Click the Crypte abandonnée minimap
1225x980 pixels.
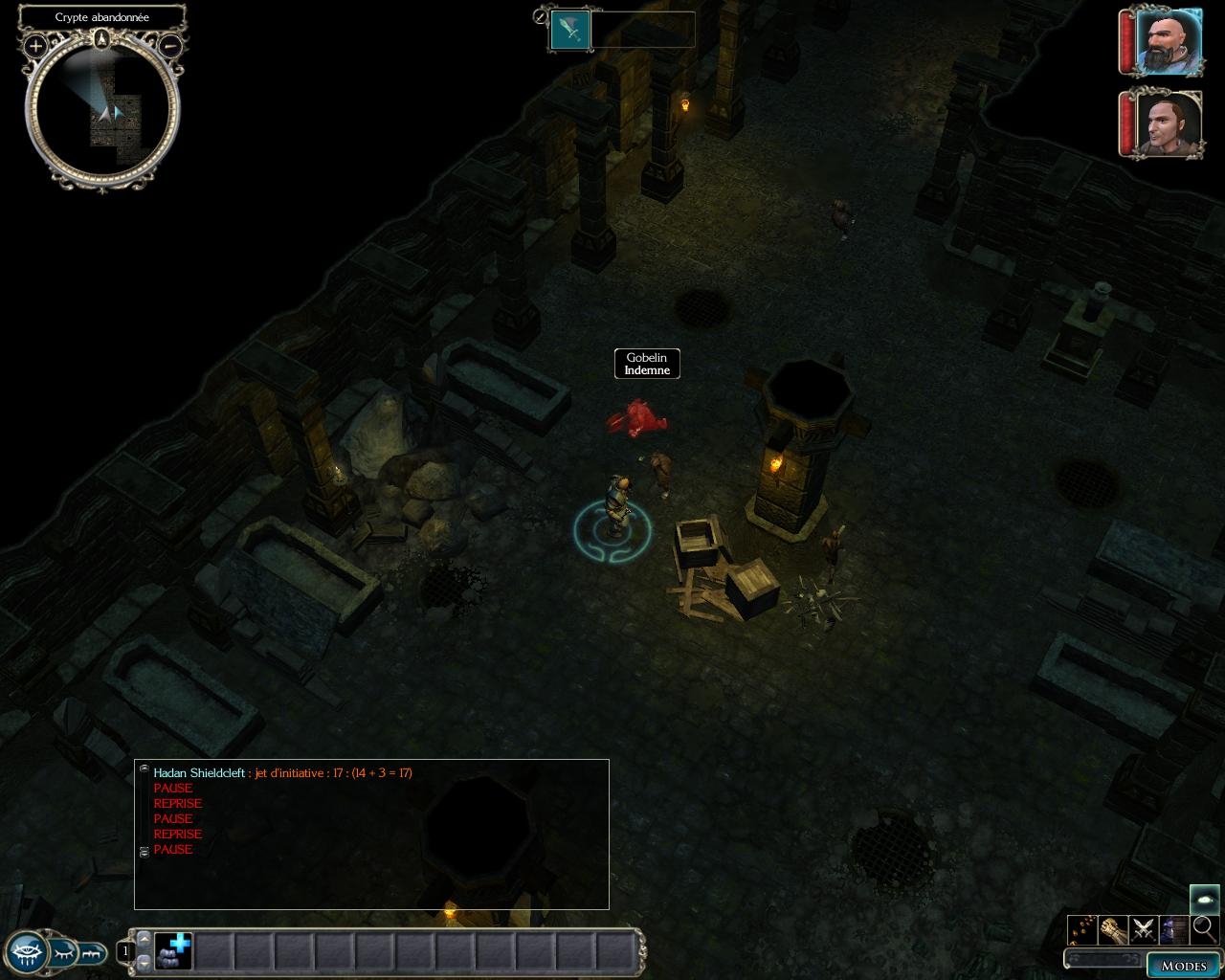(102, 112)
